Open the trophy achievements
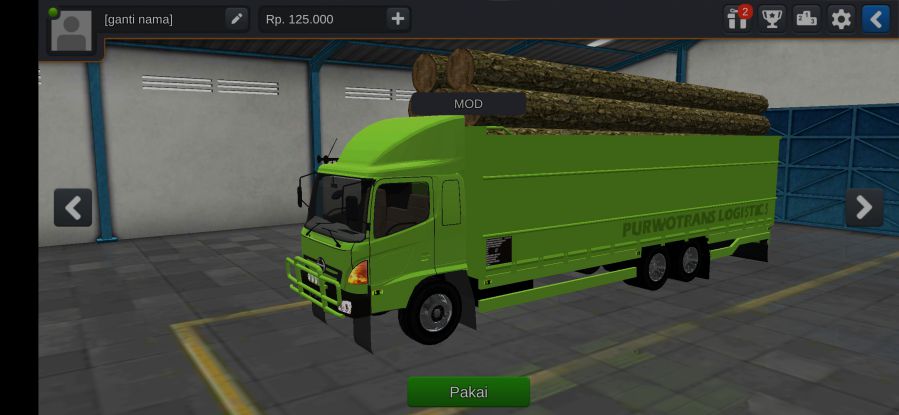 772,18
